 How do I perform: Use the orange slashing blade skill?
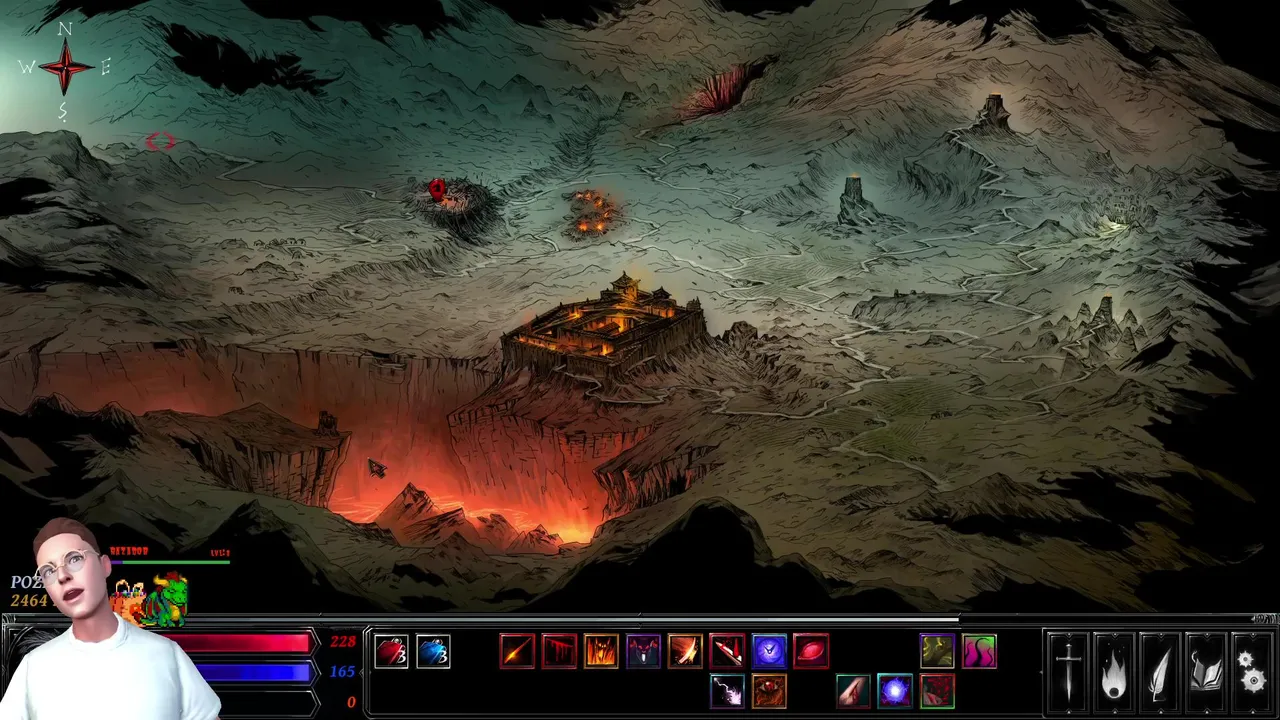coord(685,652)
